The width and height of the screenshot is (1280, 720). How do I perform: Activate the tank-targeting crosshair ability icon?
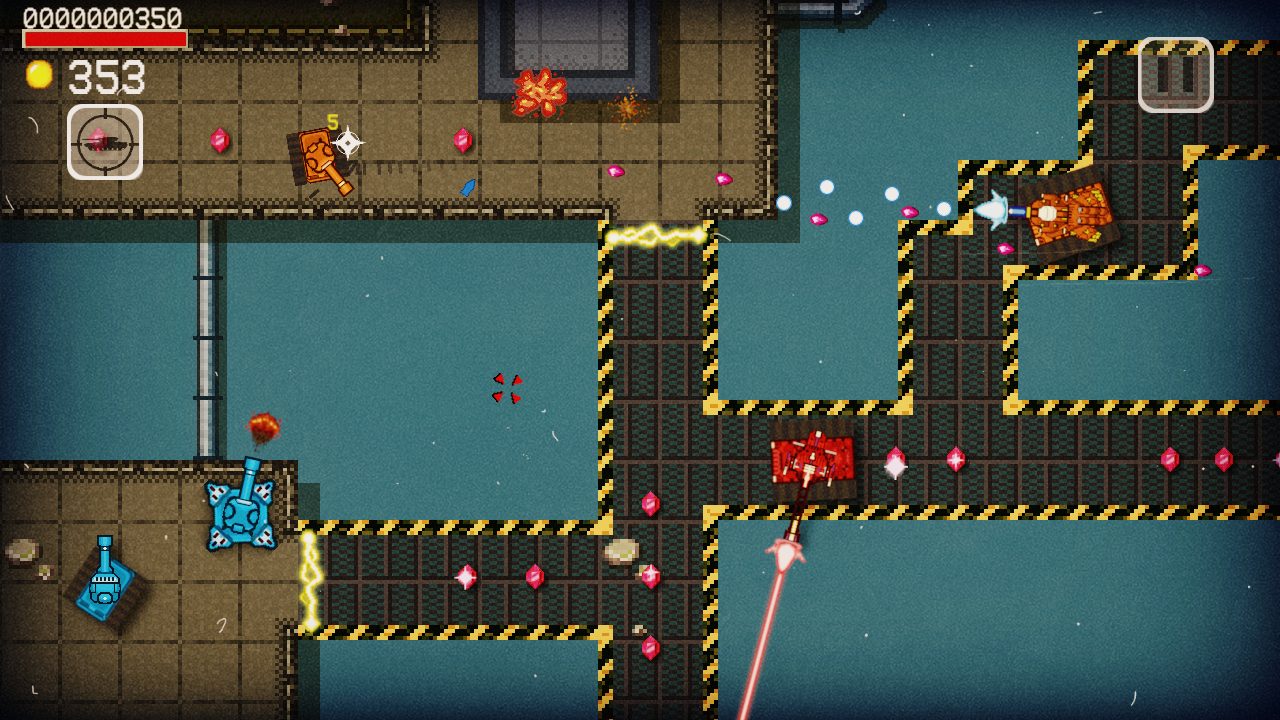(x=106, y=144)
